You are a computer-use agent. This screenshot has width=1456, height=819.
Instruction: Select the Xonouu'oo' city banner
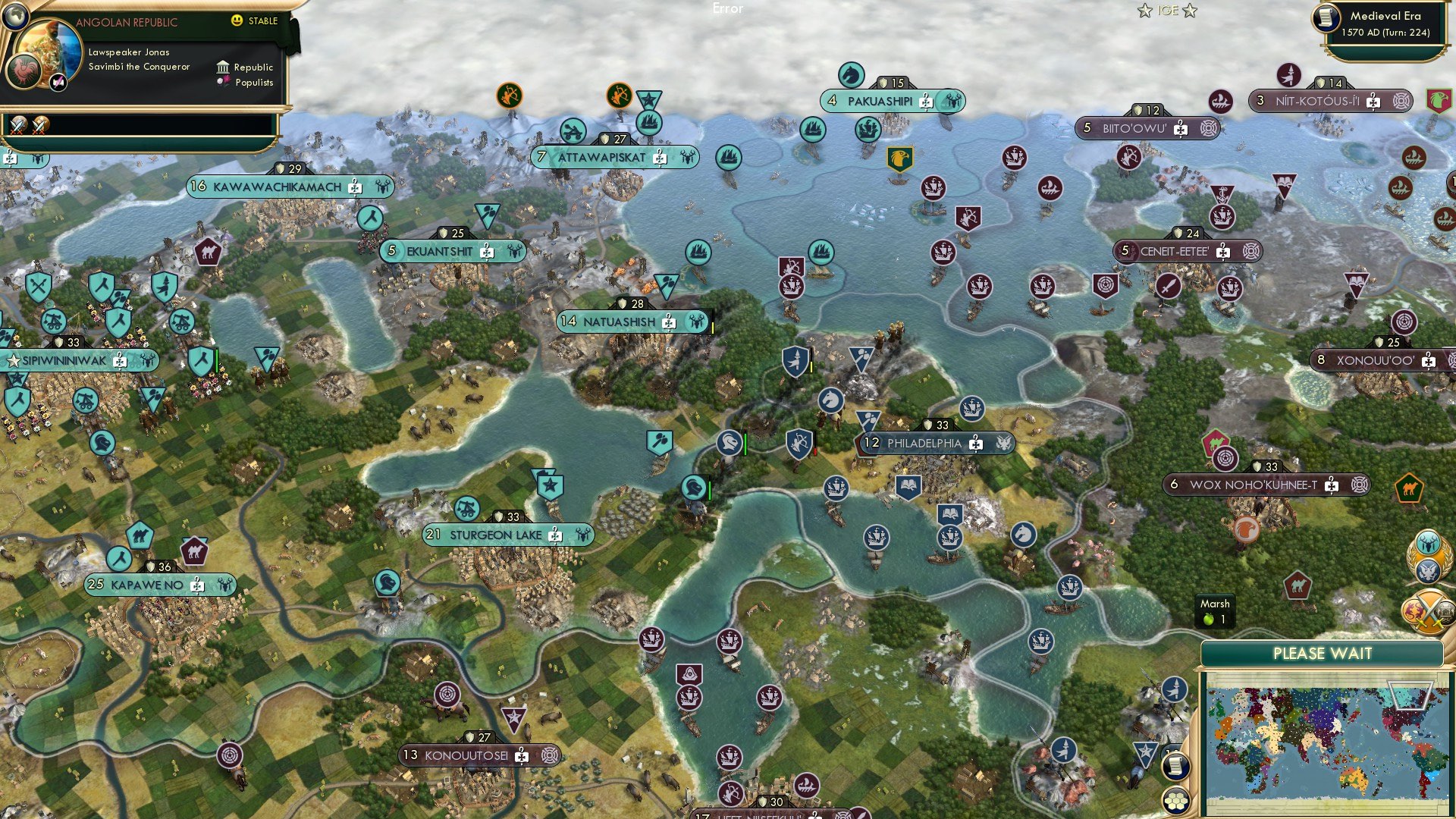click(1375, 361)
